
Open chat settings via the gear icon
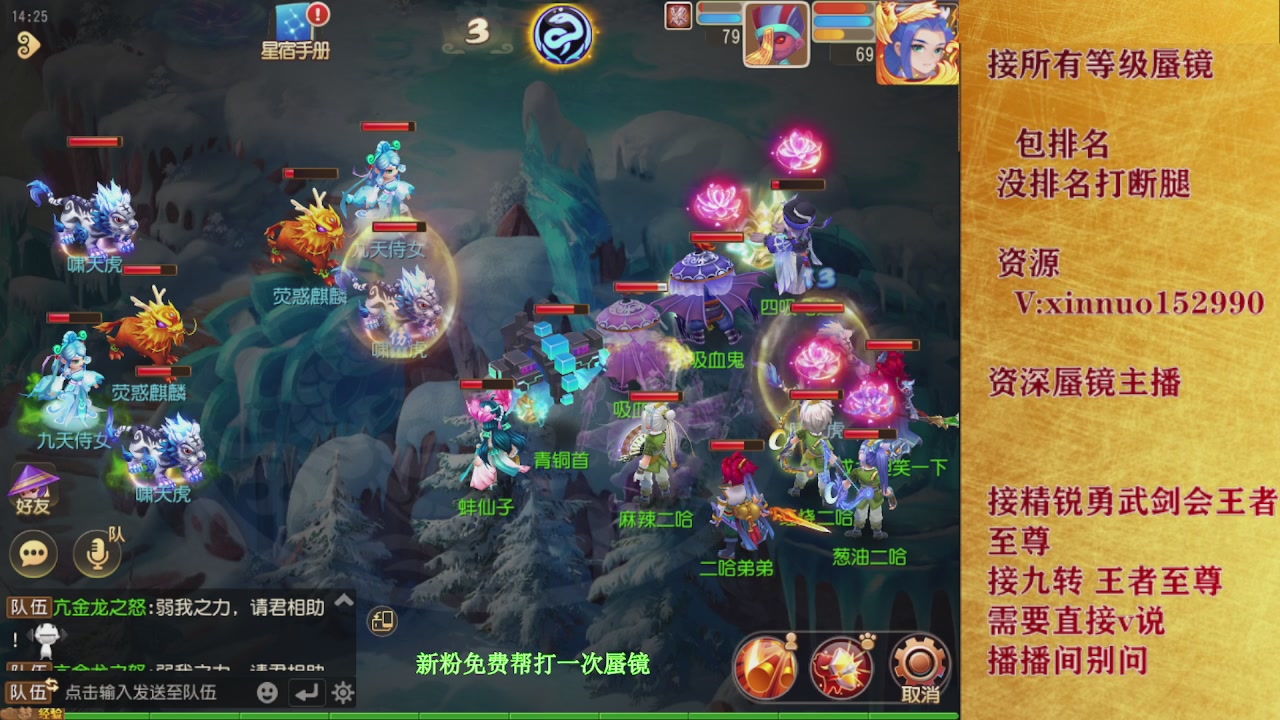pyautogui.click(x=344, y=691)
